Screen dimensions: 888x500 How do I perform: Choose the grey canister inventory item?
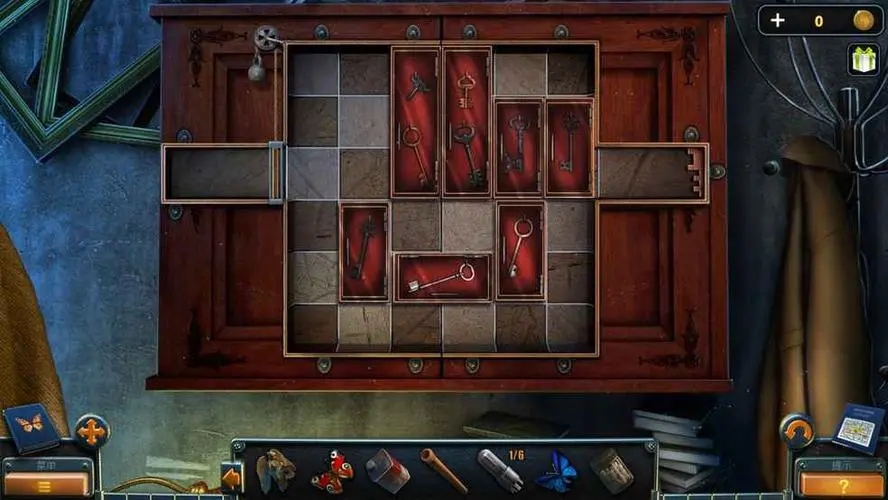[x=387, y=470]
